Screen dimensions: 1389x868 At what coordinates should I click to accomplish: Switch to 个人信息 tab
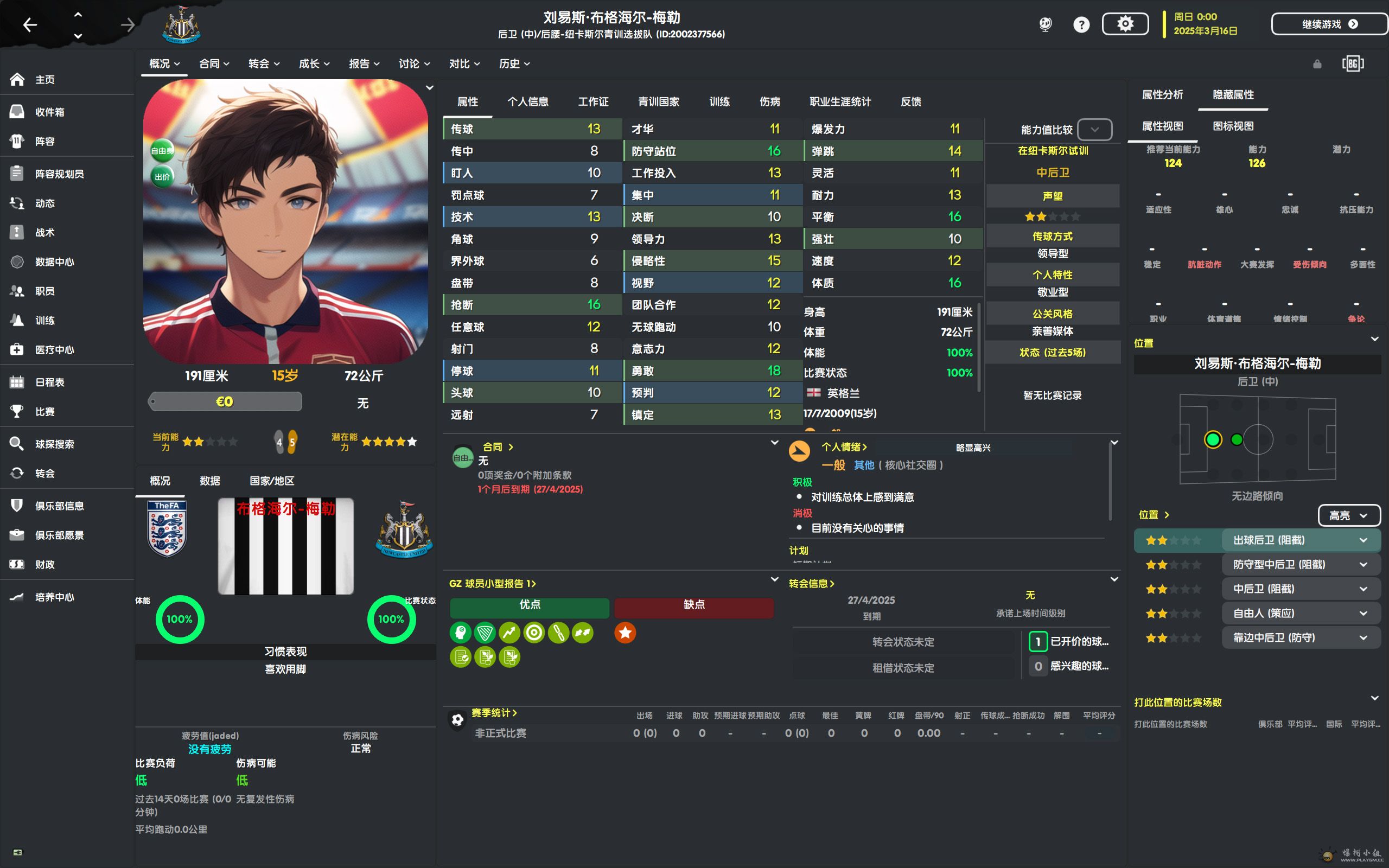[527, 101]
